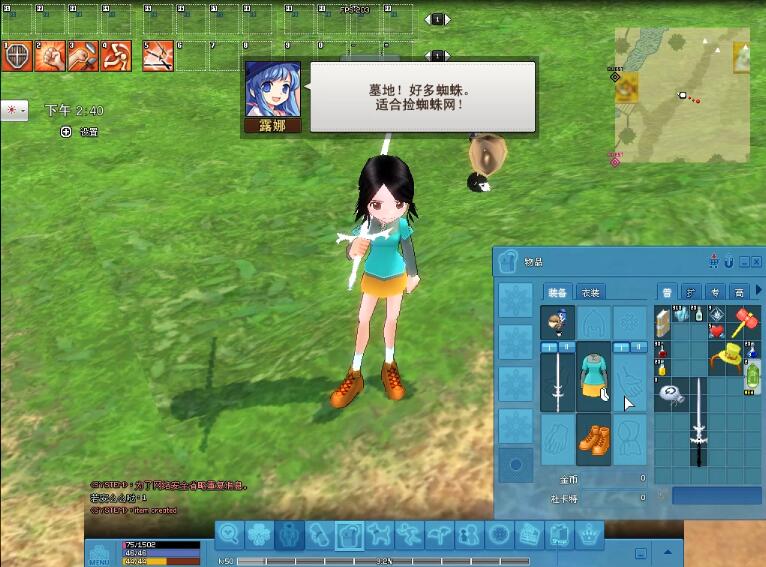This screenshot has width=766, height=567.
Task: Open the 设置 settings button
Action: 81,132
